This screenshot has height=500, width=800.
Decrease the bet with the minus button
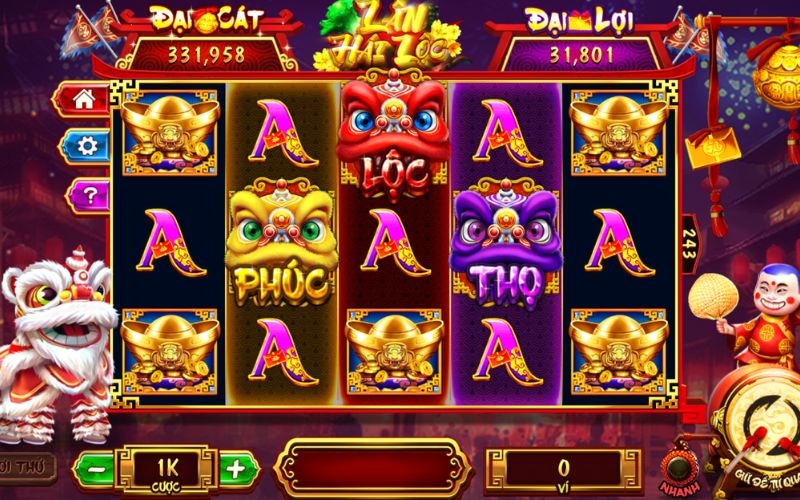click(x=94, y=468)
